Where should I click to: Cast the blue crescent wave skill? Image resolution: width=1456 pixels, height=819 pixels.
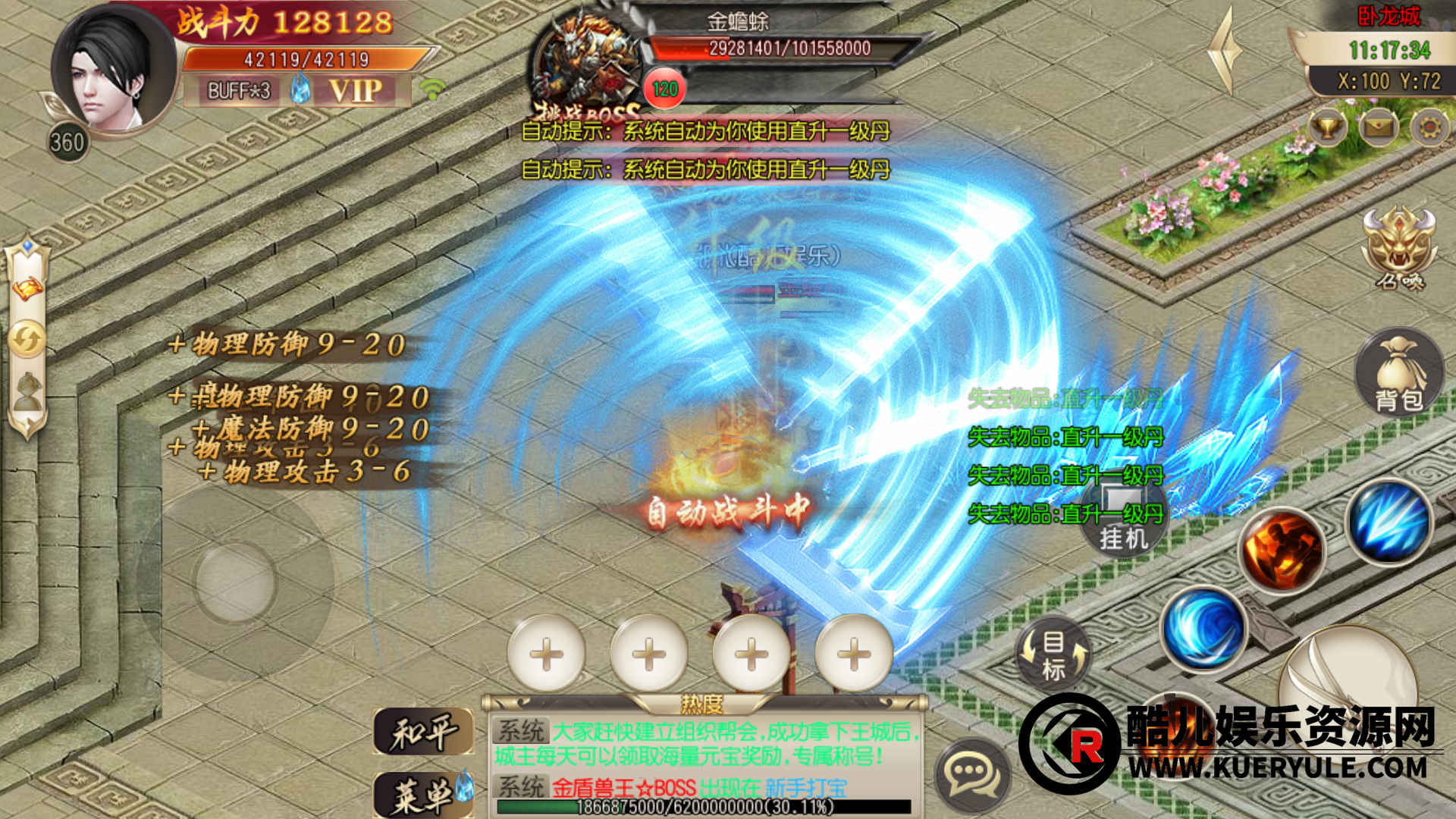(x=1203, y=629)
